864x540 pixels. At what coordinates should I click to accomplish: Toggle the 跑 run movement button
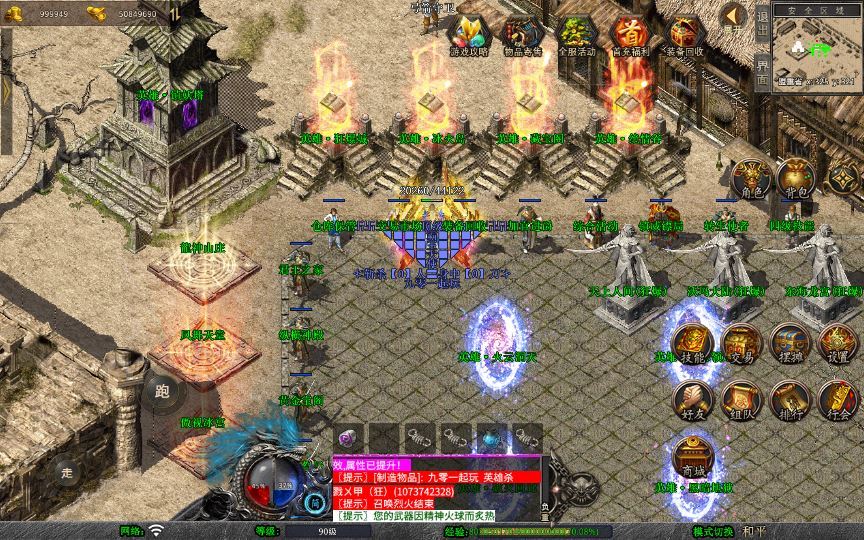point(161,392)
